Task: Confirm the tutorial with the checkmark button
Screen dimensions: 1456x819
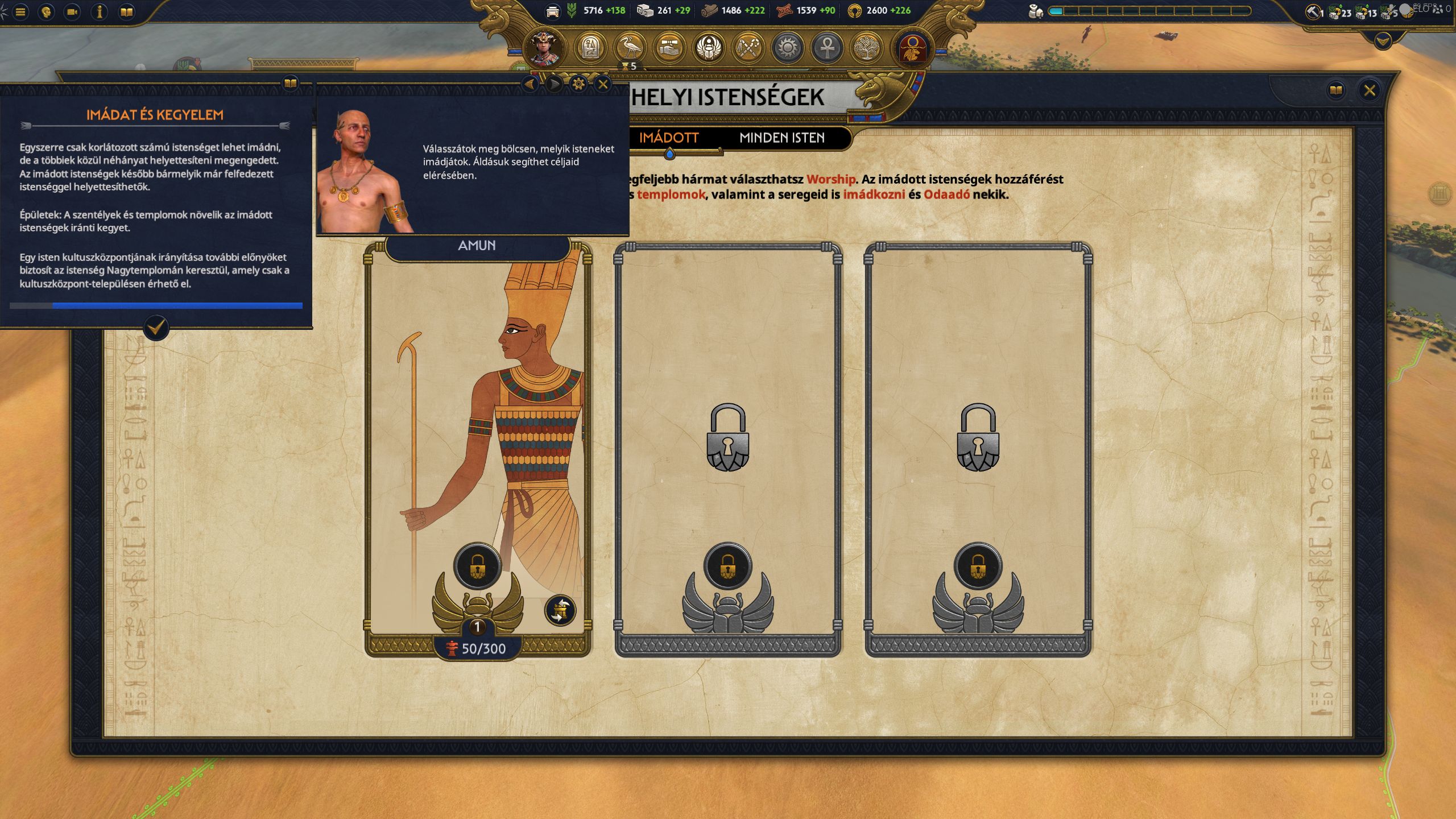Action: pyautogui.click(x=156, y=328)
